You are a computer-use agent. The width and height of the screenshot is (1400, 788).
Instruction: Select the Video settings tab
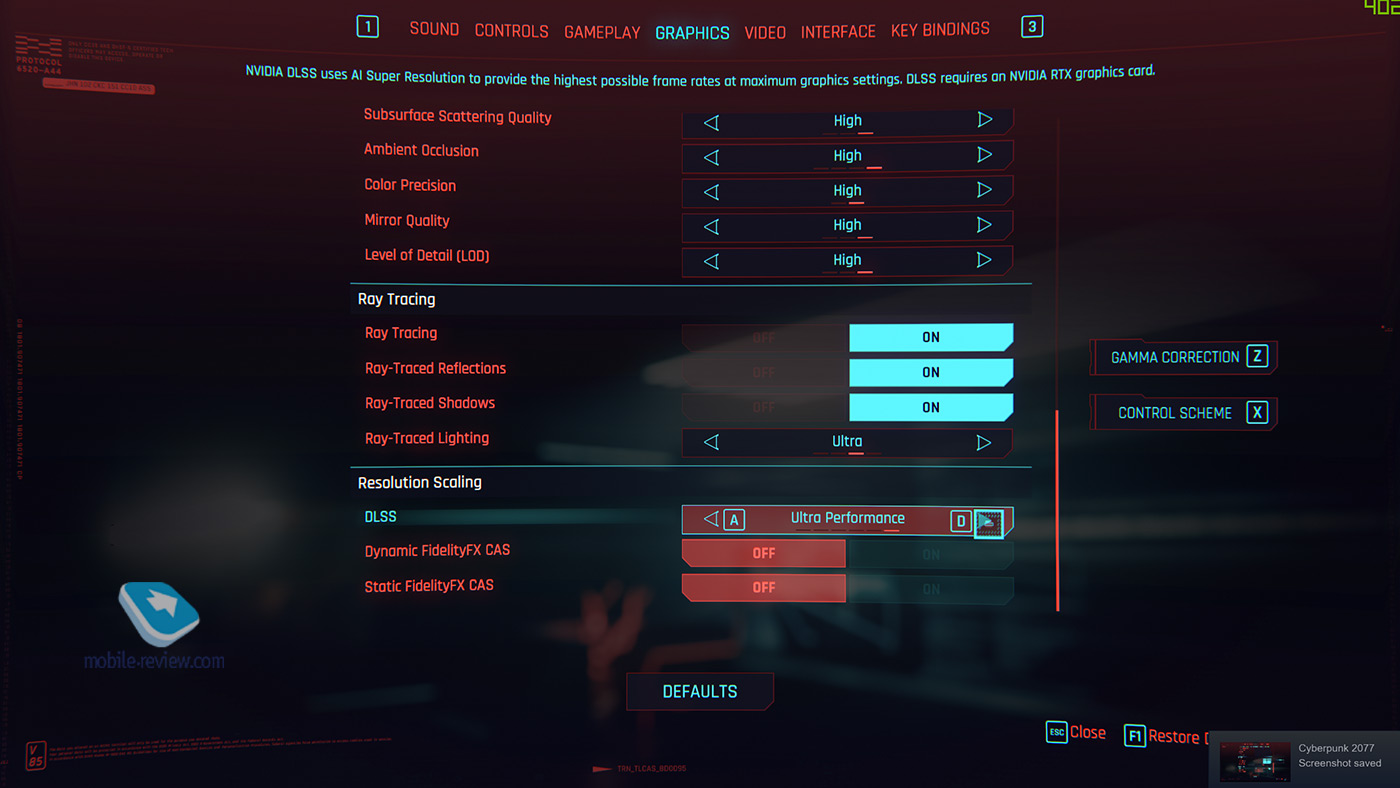pos(765,32)
